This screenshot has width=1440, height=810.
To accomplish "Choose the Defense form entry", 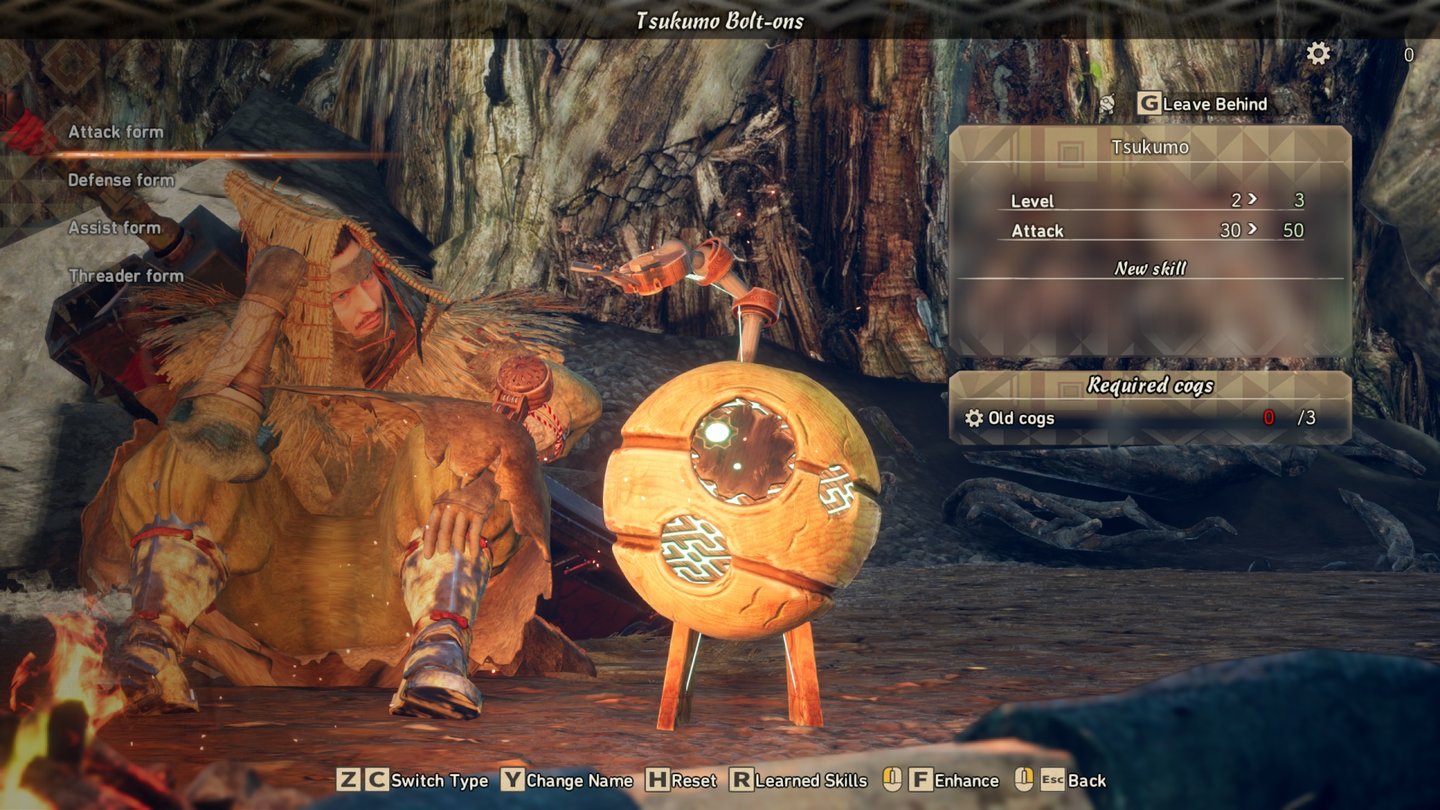I will (x=120, y=180).
